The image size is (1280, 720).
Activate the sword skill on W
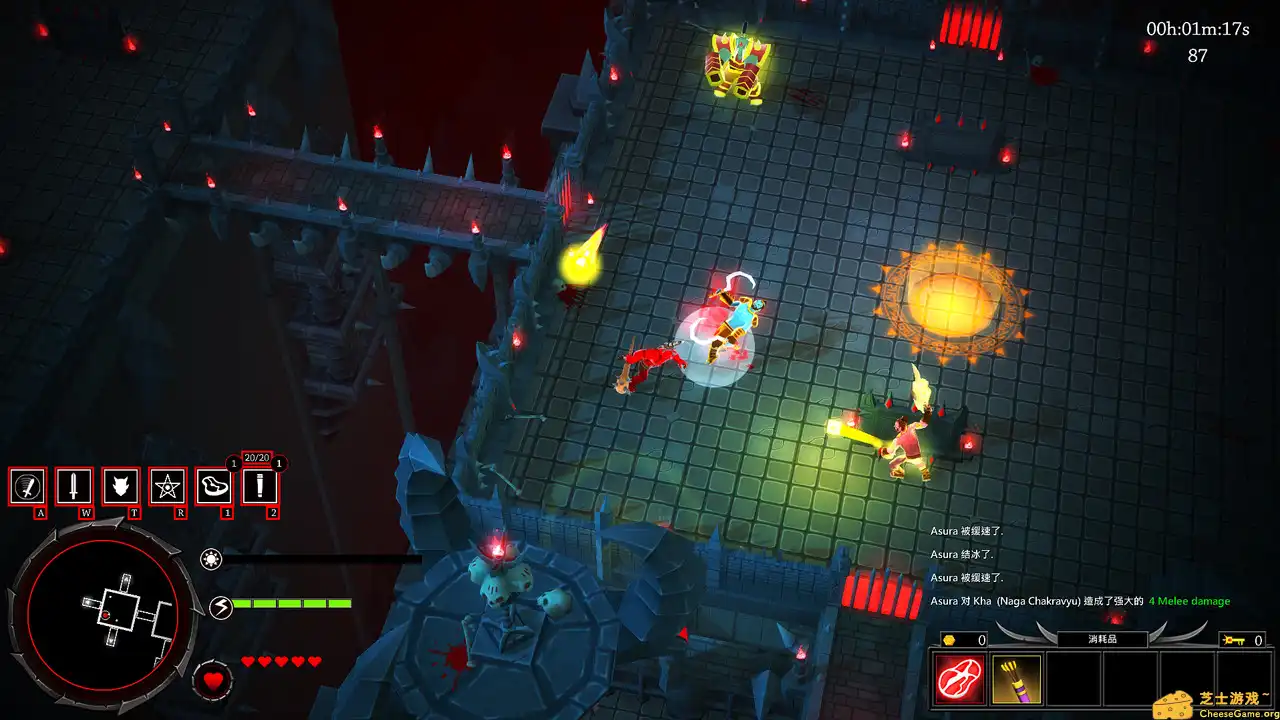[74, 487]
